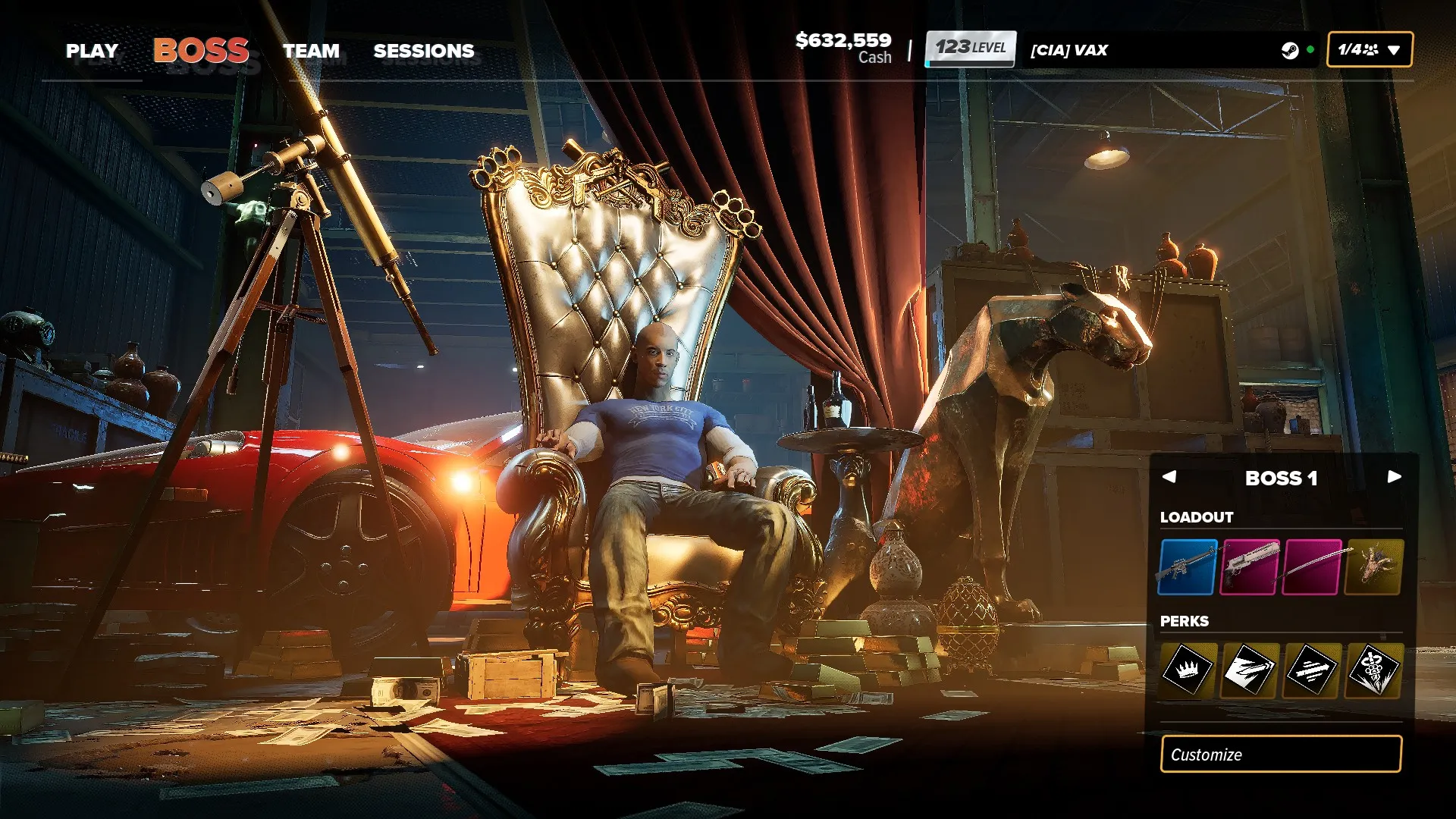Click the [CIA] VAX player name

click(1069, 50)
